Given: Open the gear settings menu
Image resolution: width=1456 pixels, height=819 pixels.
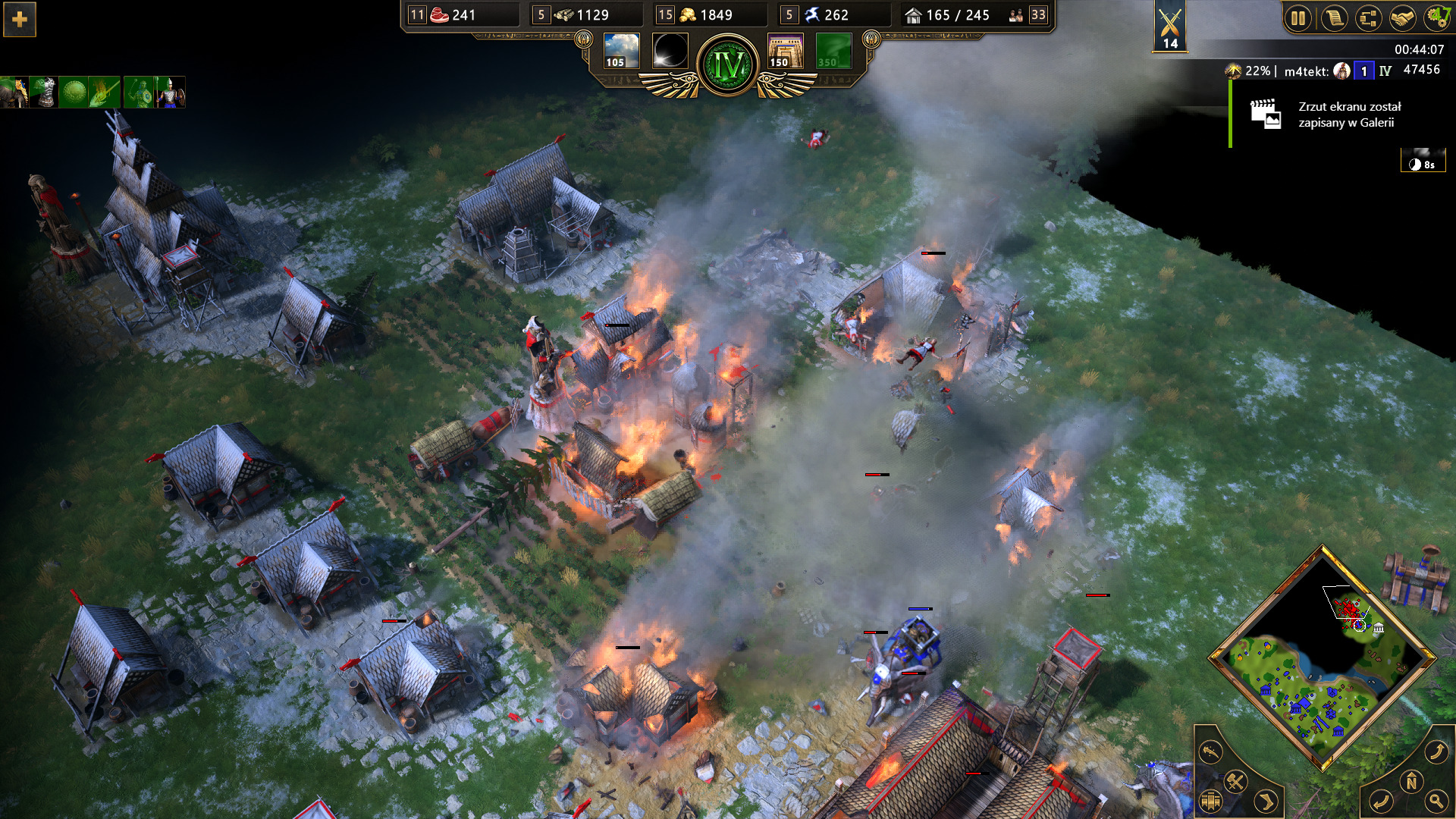Looking at the screenshot, I should [1436, 18].
